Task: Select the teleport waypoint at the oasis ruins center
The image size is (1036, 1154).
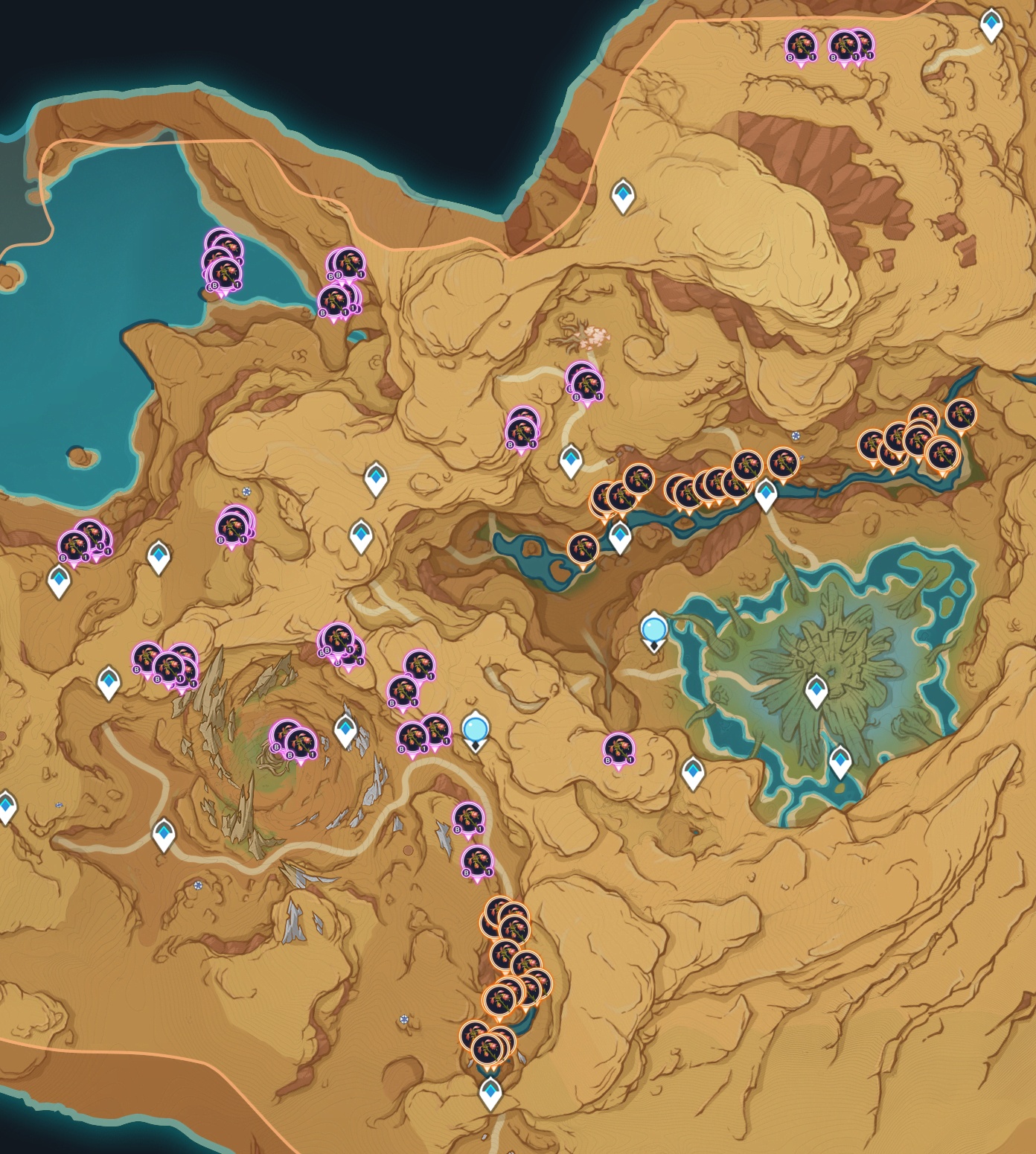Action: click(816, 692)
